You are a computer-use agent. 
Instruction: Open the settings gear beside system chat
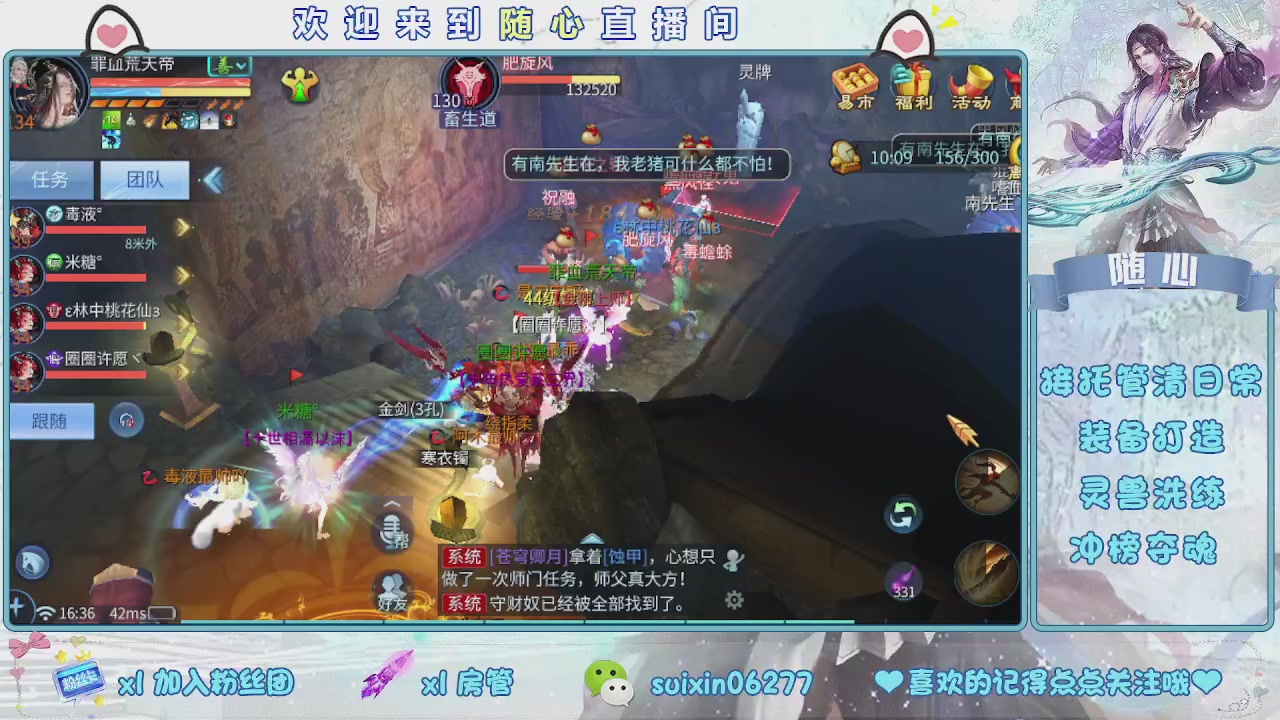[734, 599]
